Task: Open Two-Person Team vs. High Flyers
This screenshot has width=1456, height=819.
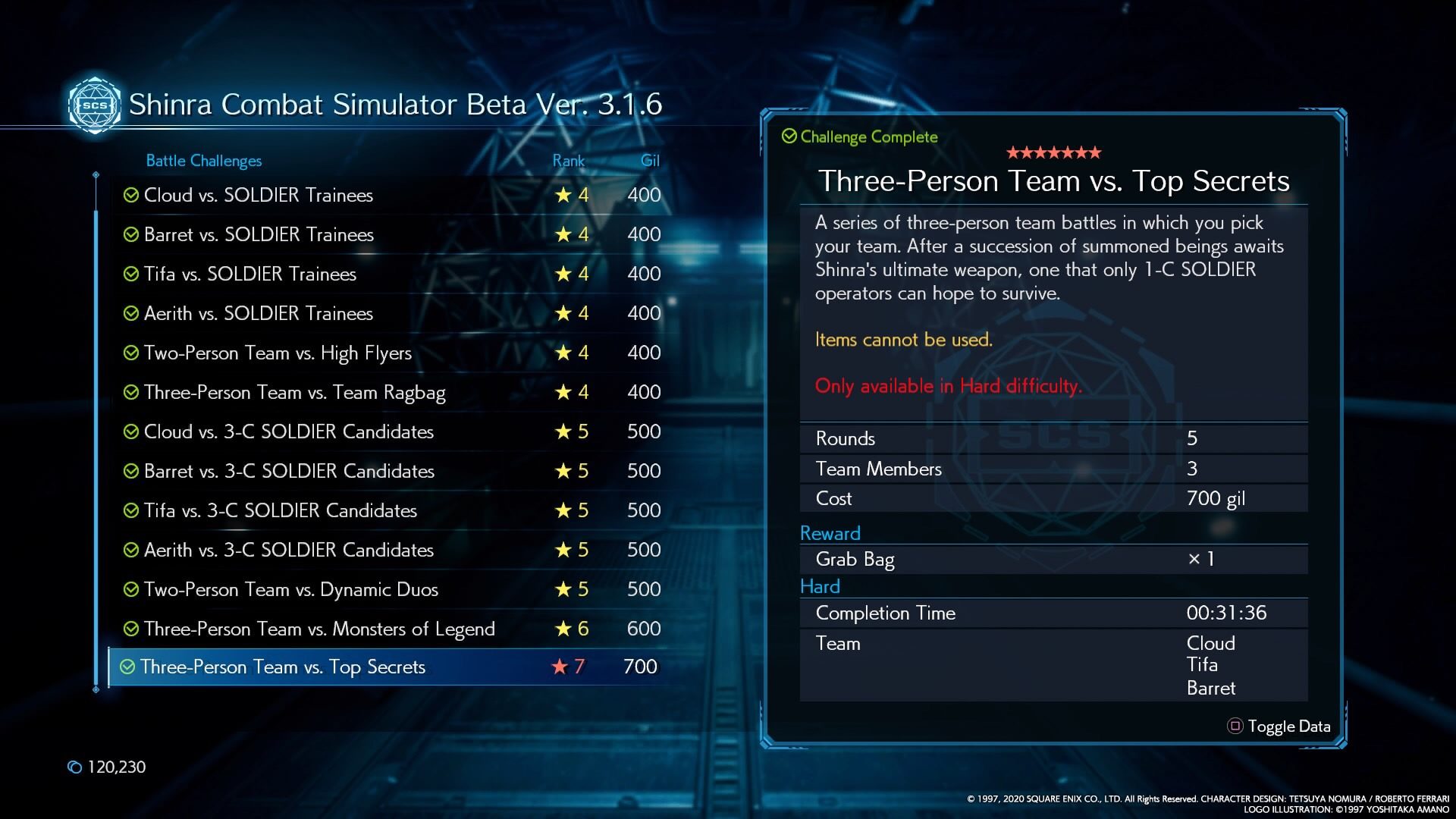Action: (278, 353)
